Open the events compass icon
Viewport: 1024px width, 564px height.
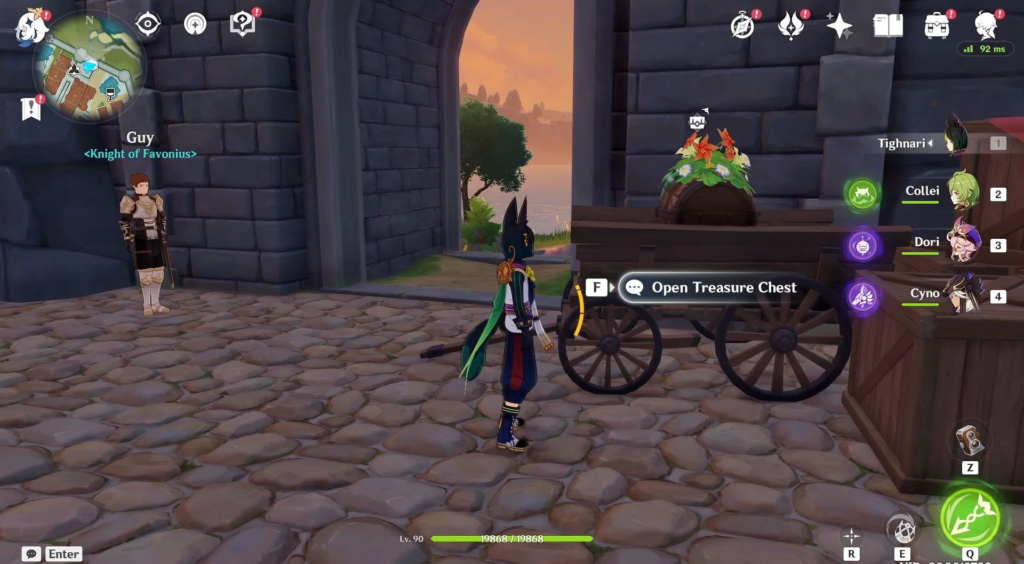click(742, 26)
